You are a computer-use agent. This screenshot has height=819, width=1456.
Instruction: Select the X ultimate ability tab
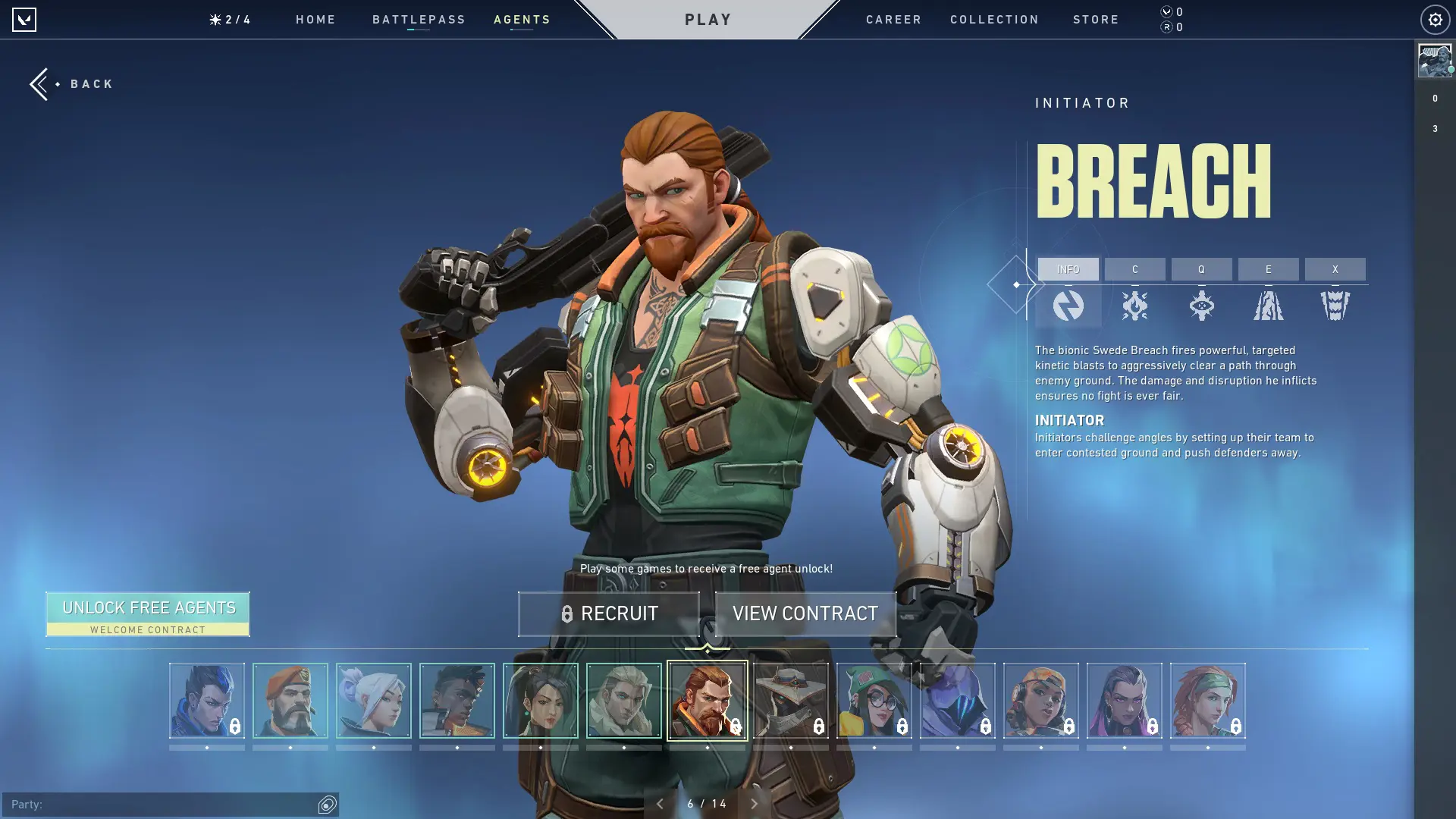pyautogui.click(x=1335, y=269)
